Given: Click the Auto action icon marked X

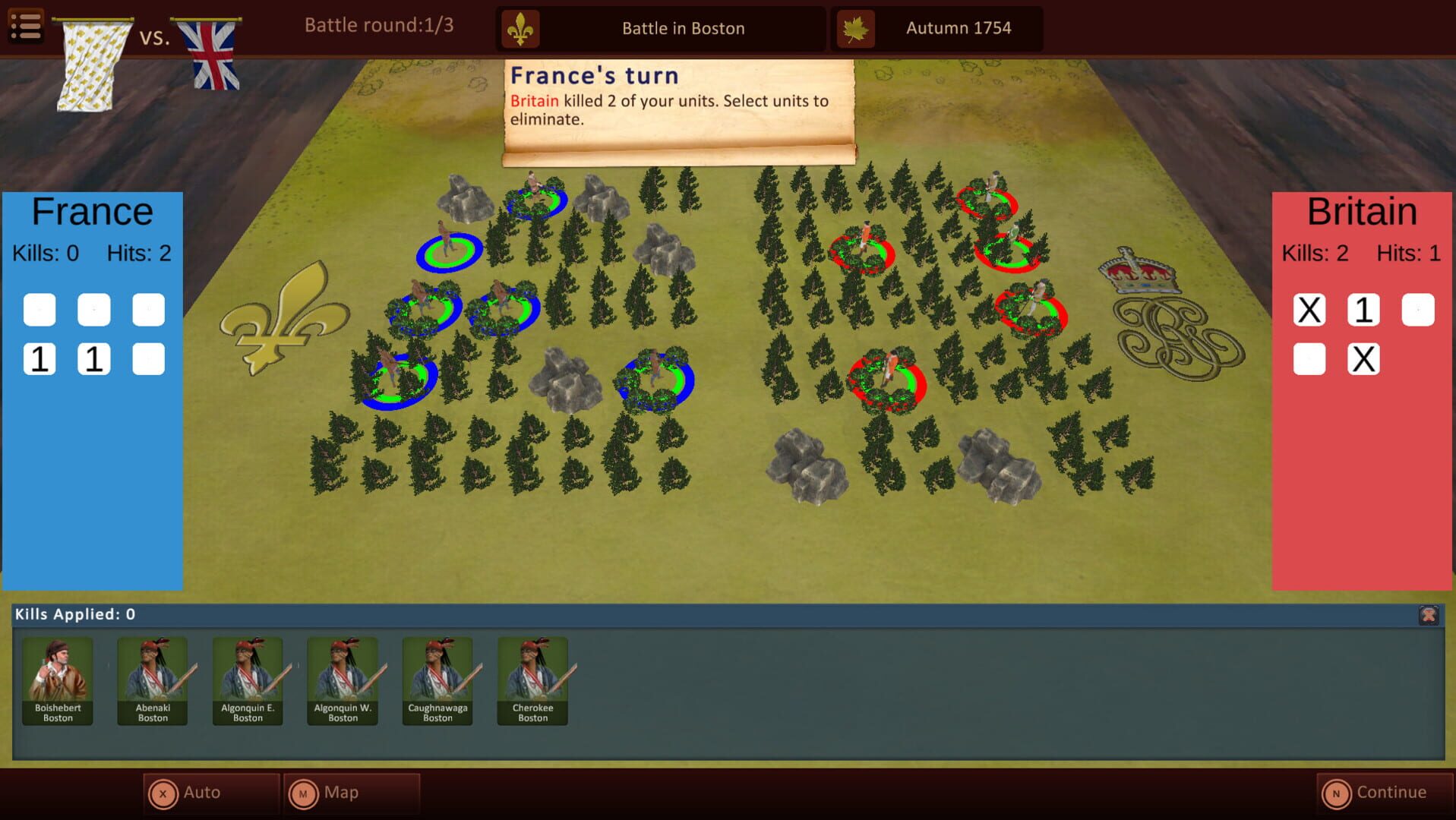Looking at the screenshot, I should [x=163, y=792].
